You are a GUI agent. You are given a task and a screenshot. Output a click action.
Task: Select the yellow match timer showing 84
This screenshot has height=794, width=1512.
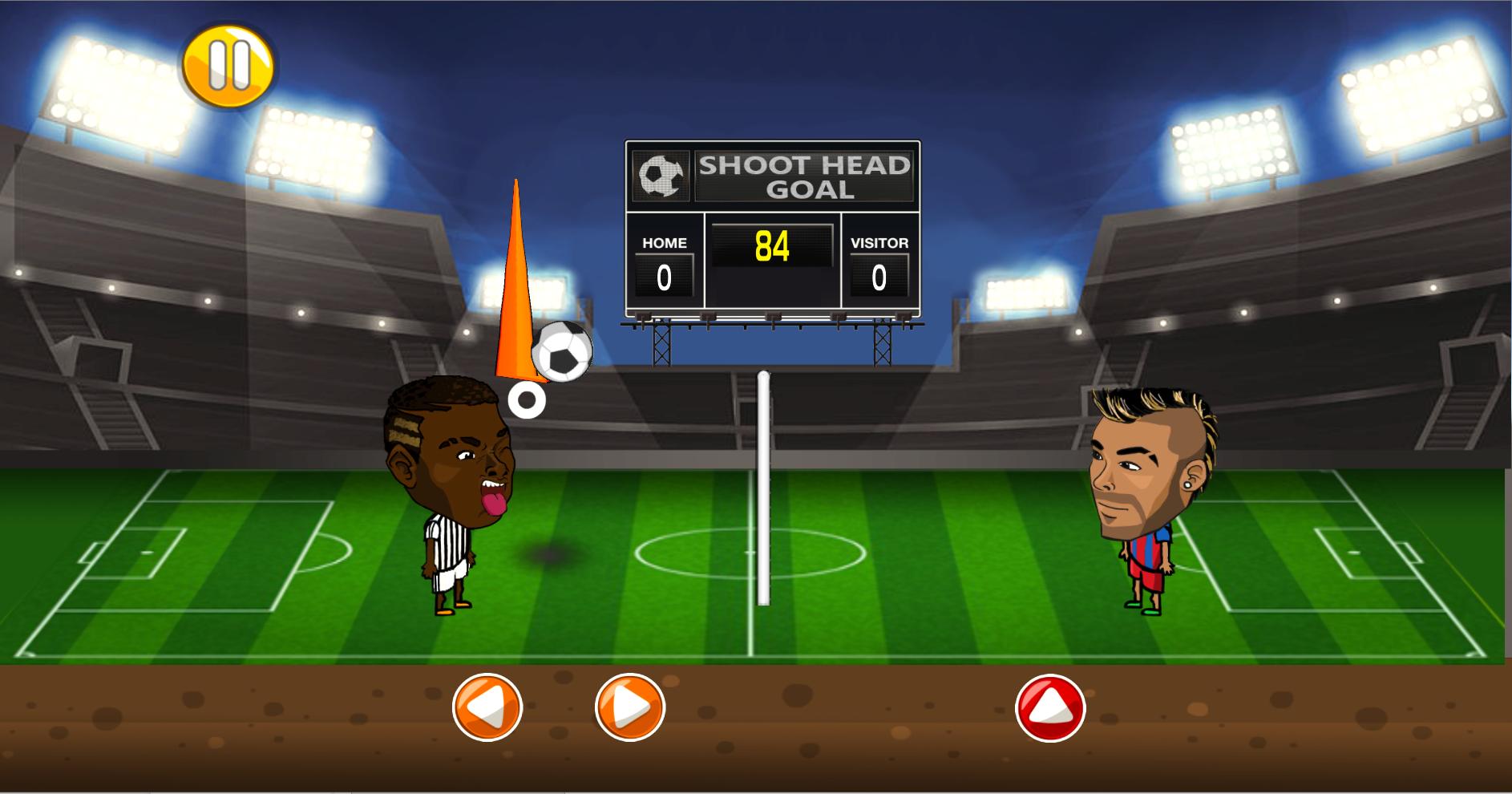tap(772, 246)
